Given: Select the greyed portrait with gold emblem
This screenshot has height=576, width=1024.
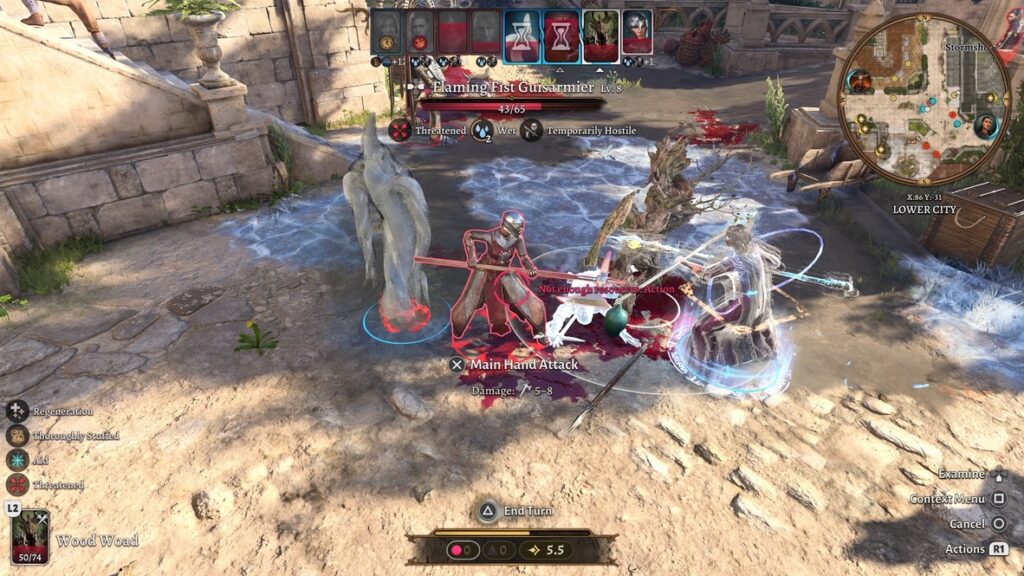Looking at the screenshot, I should coord(386,32).
